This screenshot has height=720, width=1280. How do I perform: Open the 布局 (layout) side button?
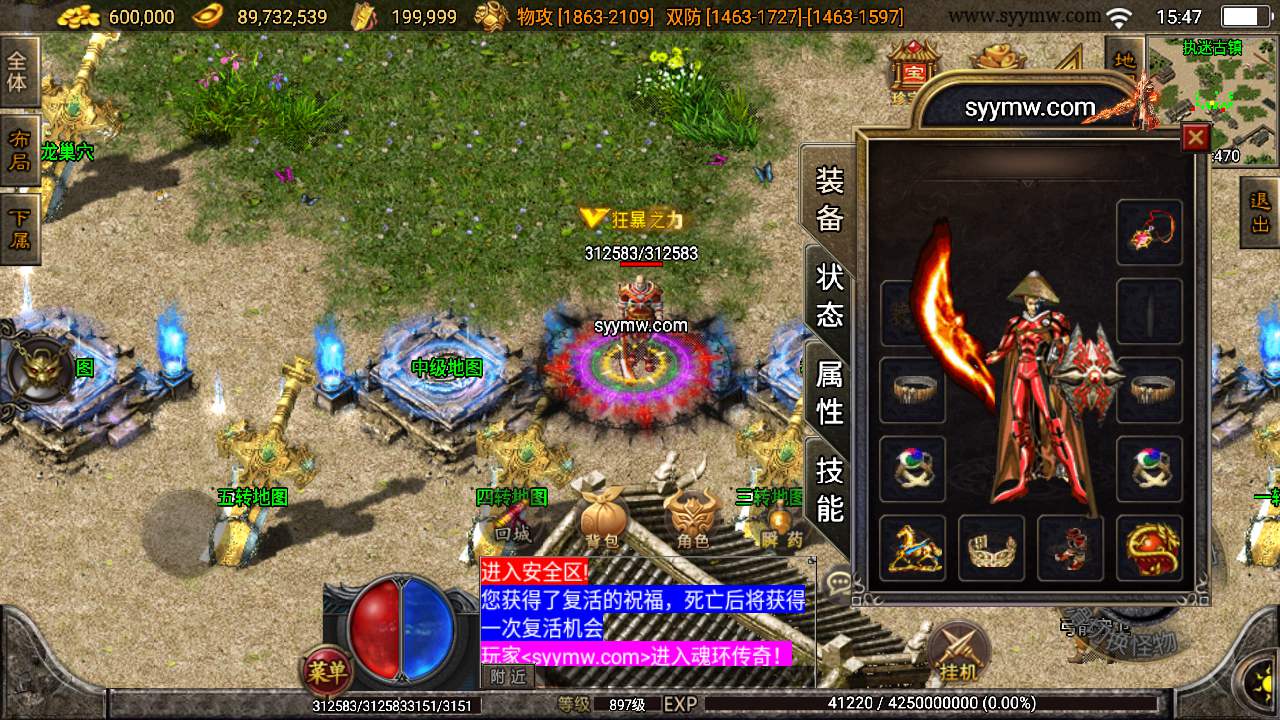point(19,149)
